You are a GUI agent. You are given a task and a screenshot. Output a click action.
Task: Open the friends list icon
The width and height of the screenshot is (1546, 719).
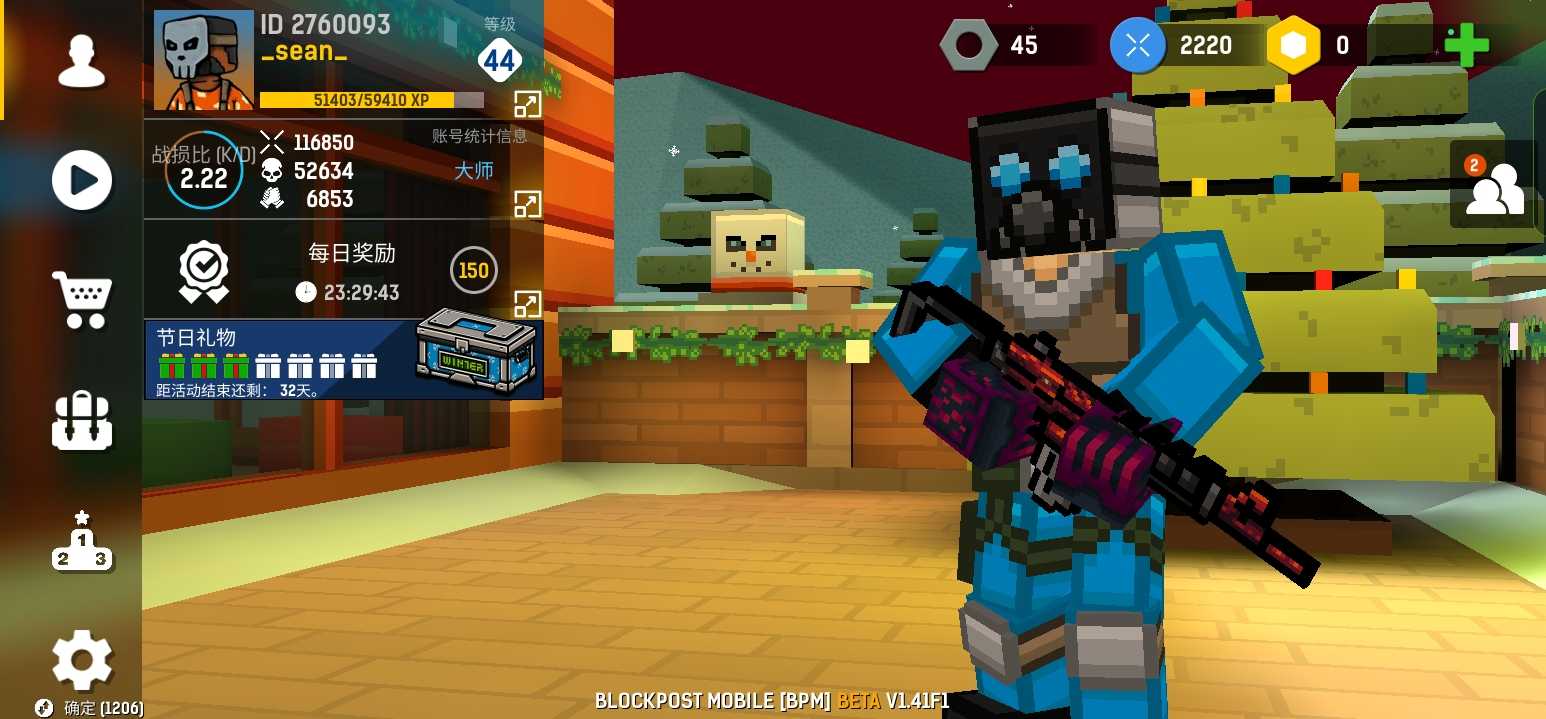[1492, 184]
